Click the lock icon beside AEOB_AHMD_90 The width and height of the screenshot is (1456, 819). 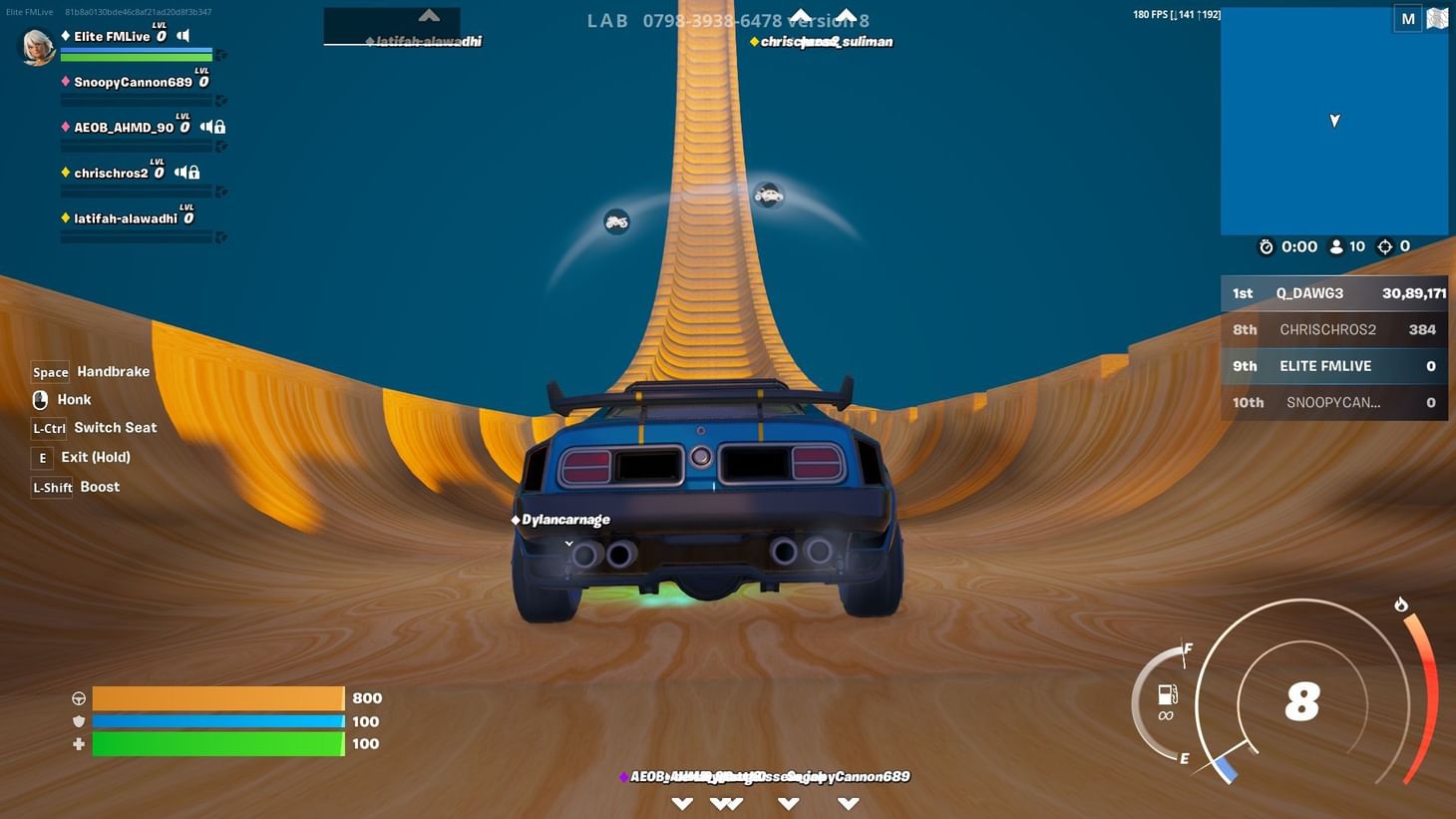click(x=218, y=127)
